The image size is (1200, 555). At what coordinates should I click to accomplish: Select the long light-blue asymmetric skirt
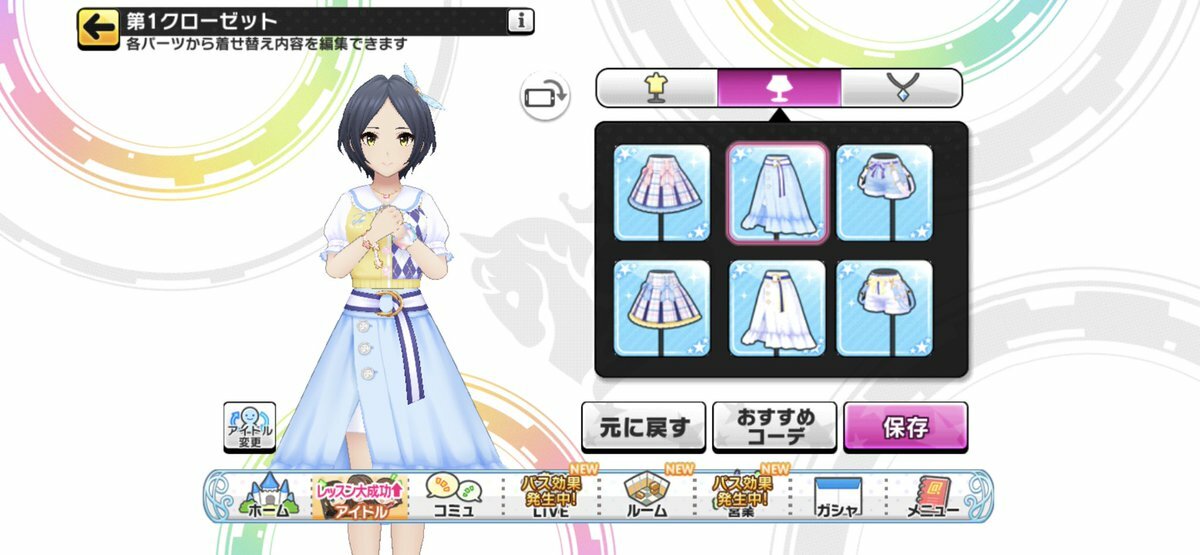(777, 193)
